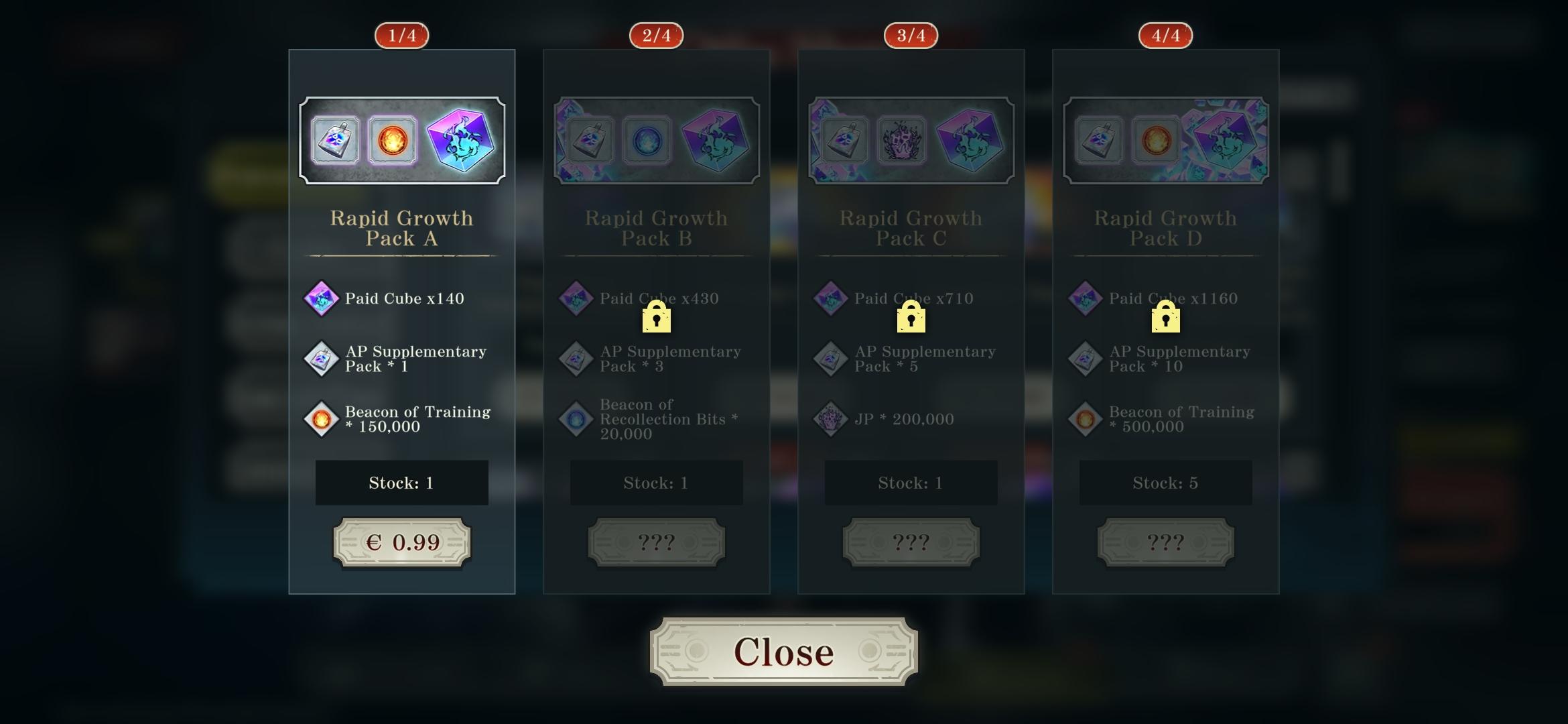Viewport: 1568px width, 724px height.
Task: Click the Close button
Action: [783, 651]
